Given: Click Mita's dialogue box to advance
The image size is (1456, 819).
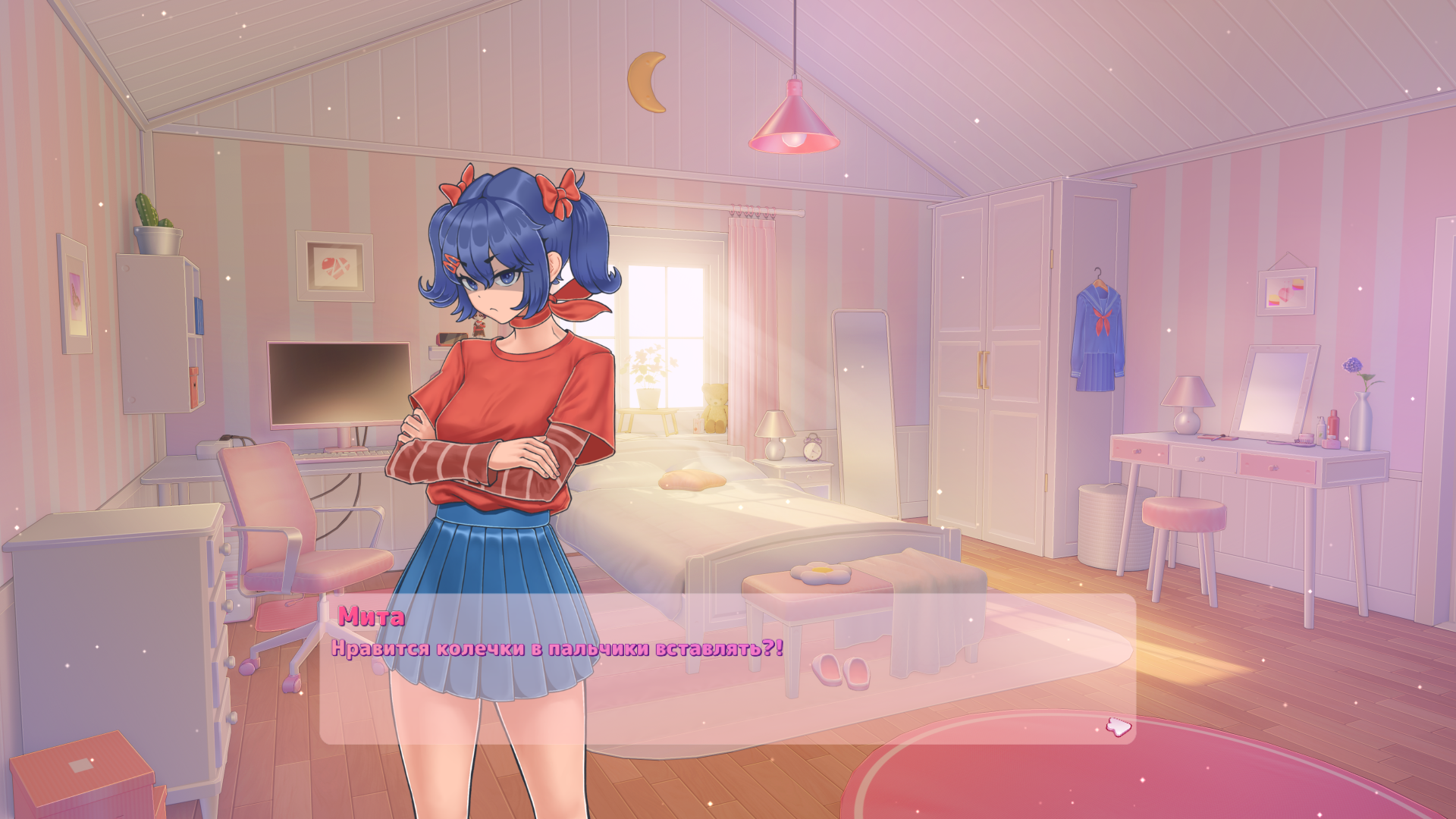Looking at the screenshot, I should (726, 669).
